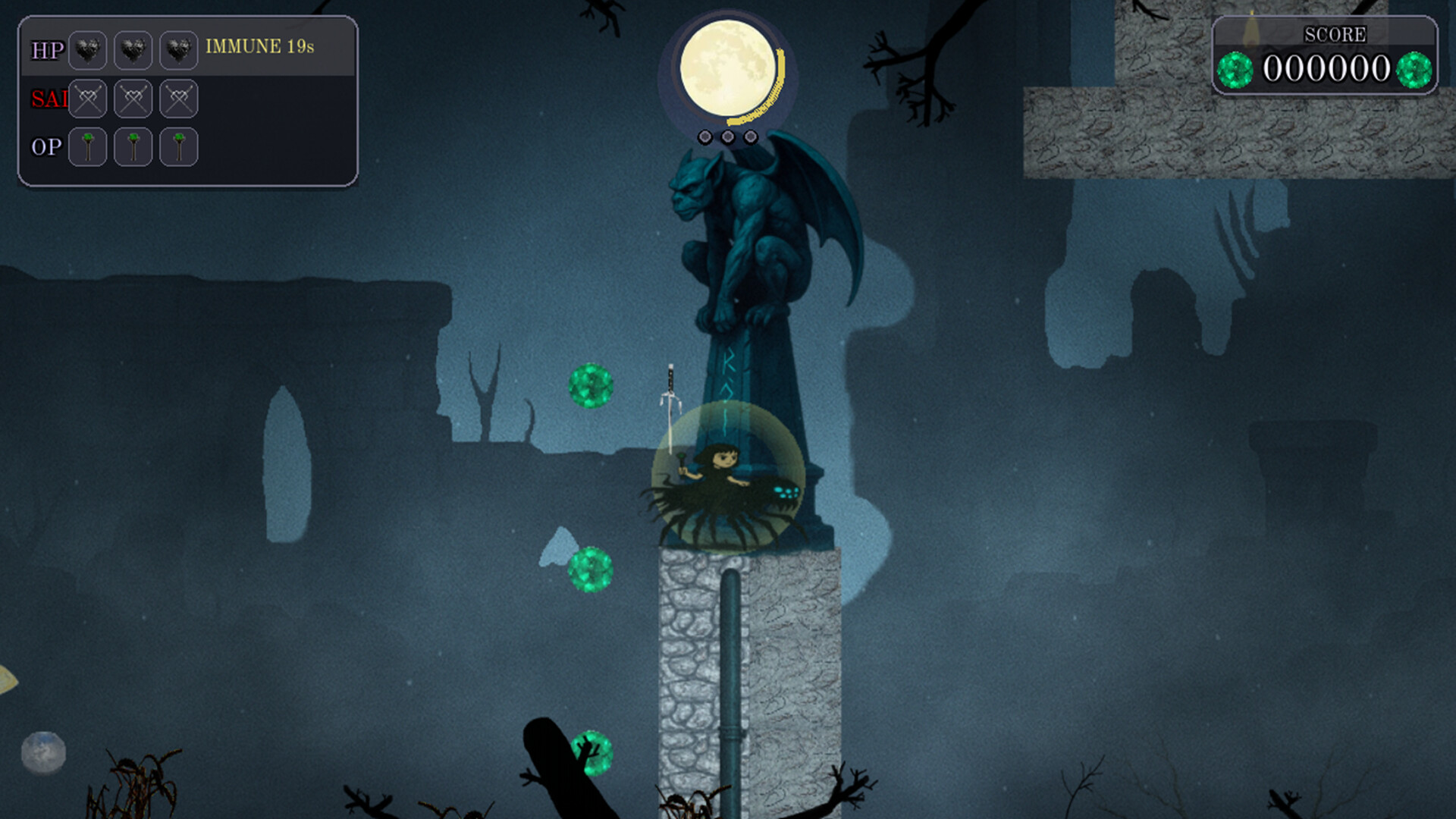Click the middle crossed sai weapon icon
Image resolution: width=1456 pixels, height=819 pixels.
pyautogui.click(x=133, y=98)
